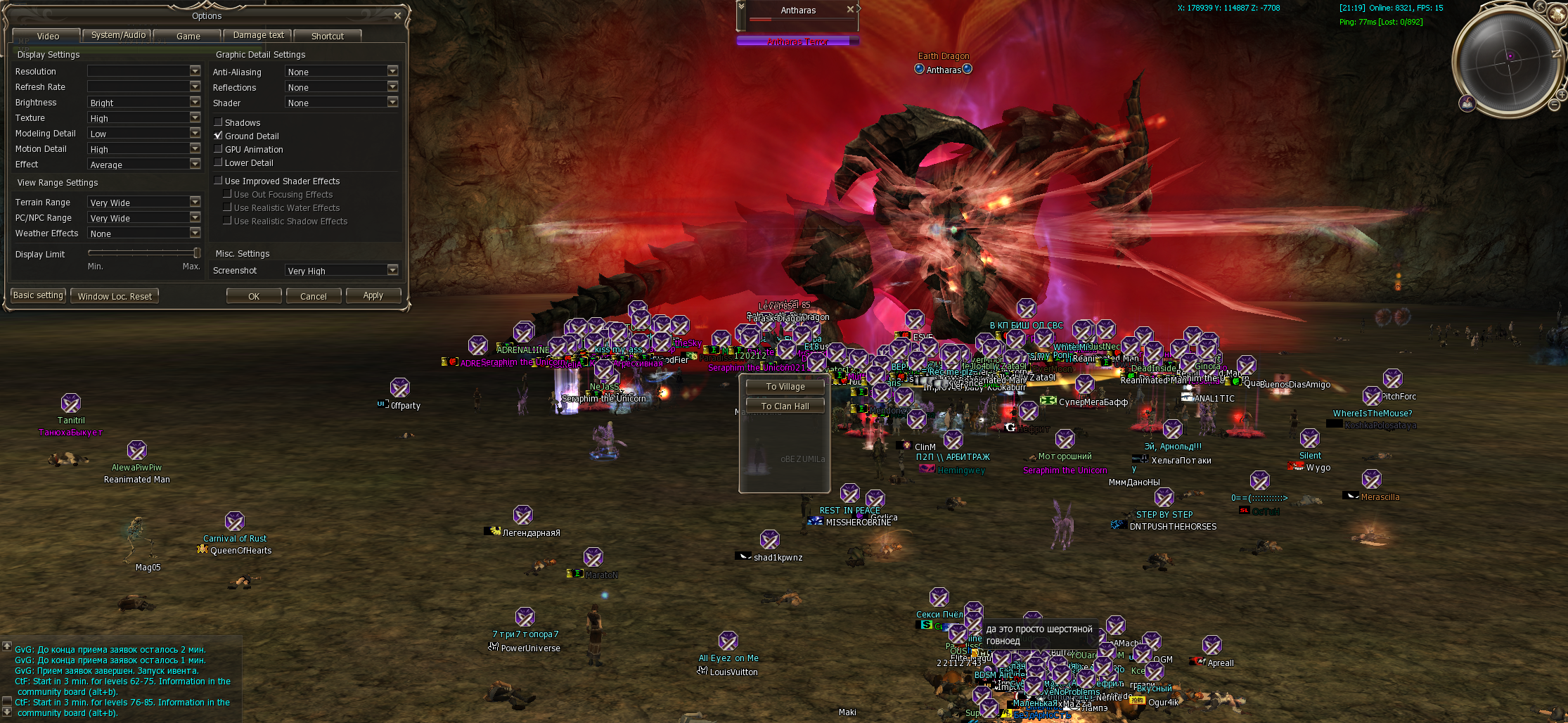The height and width of the screenshot is (723, 1568).
Task: Close the Options window
Action: coord(397,15)
